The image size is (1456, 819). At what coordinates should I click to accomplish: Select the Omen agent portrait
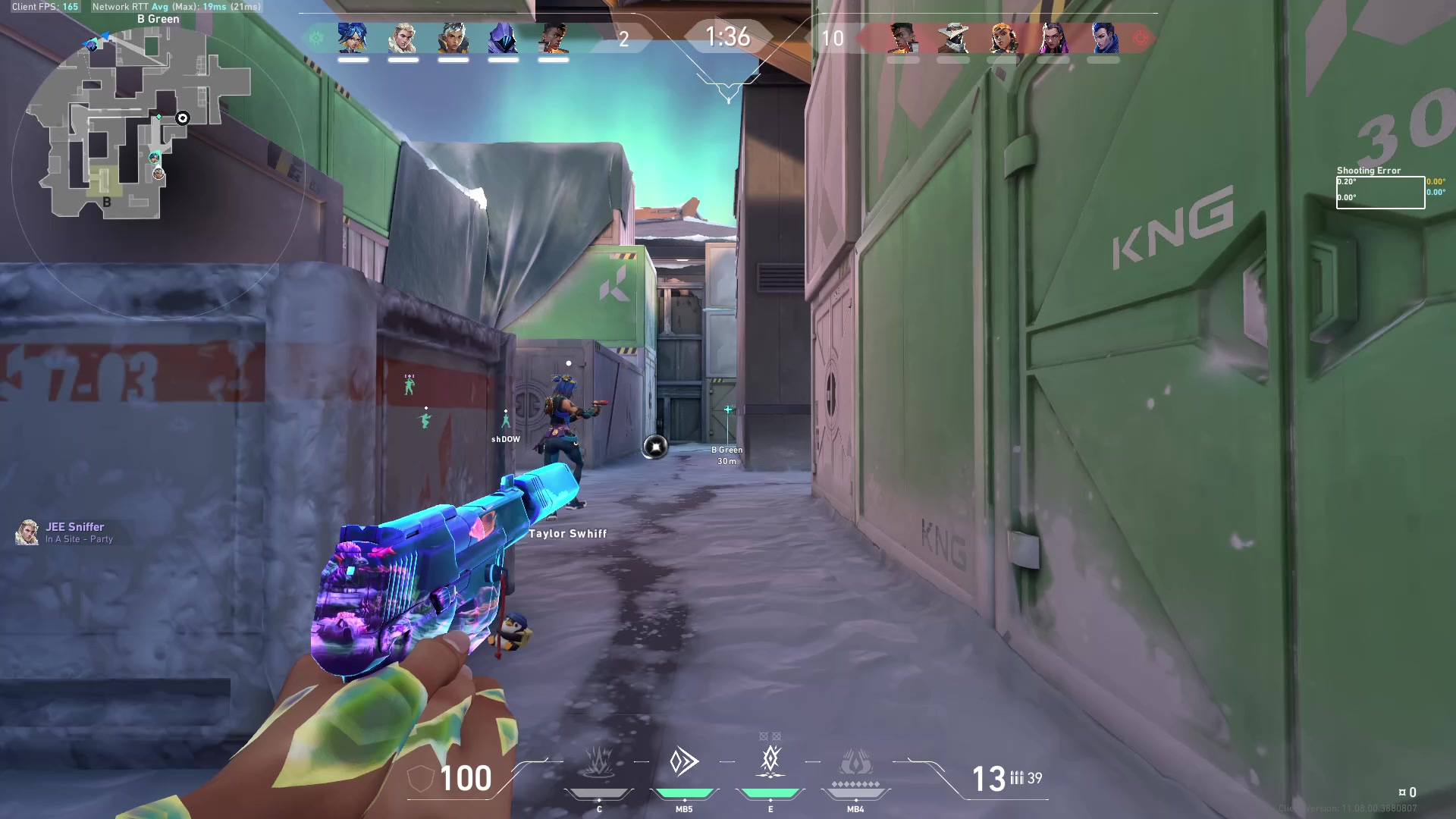click(x=504, y=38)
